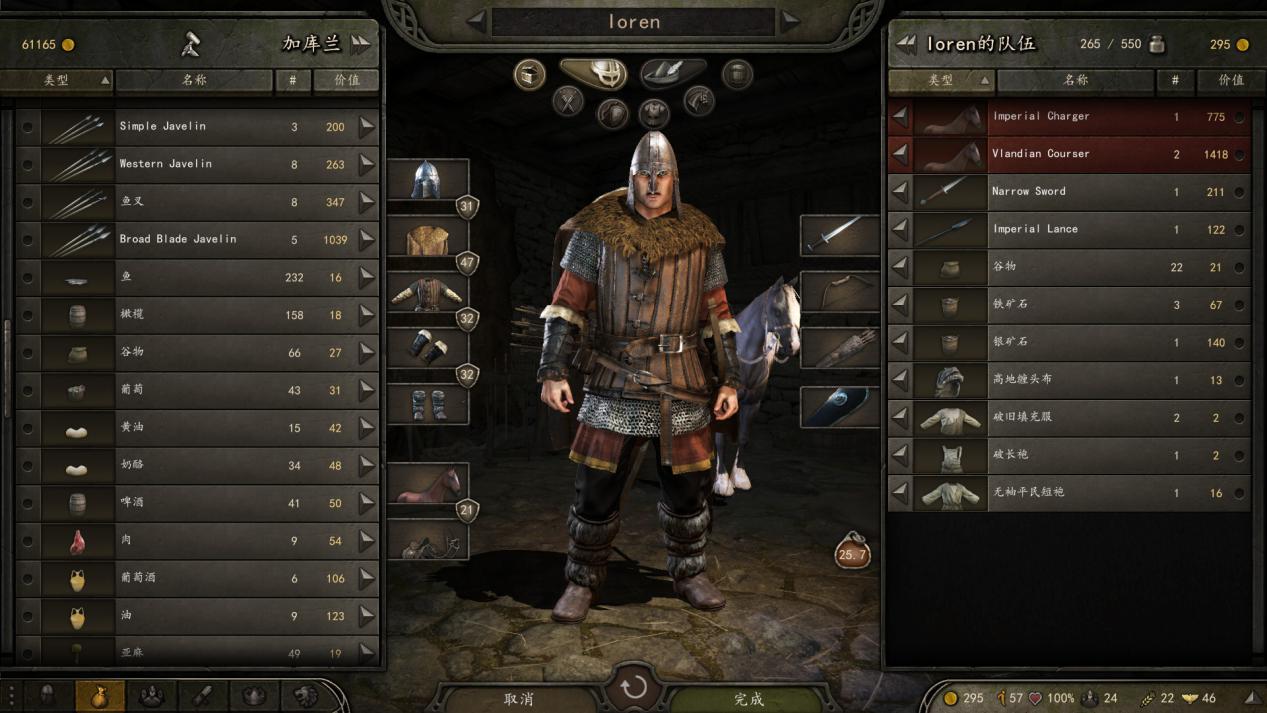The image size is (1267, 713).
Task: Sell the Narrow Sword using its left arrow
Action: (x=901, y=192)
